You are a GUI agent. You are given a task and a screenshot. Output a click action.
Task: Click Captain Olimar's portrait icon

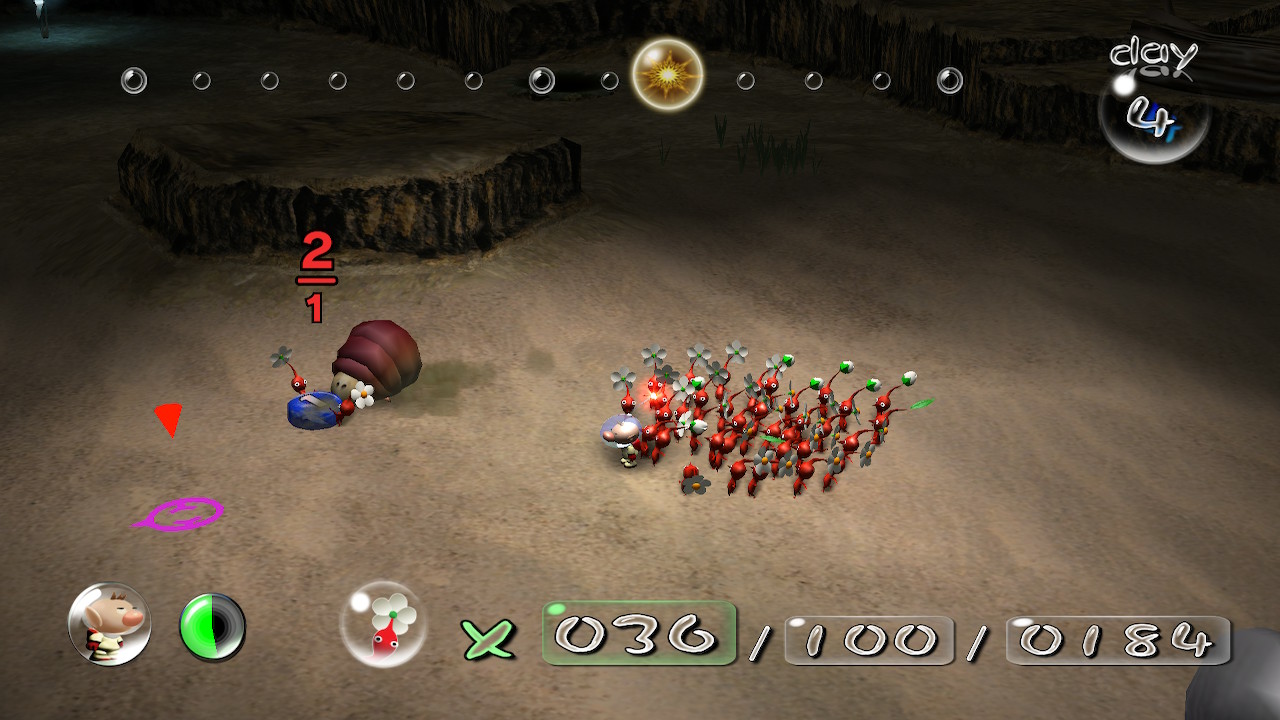tap(109, 625)
